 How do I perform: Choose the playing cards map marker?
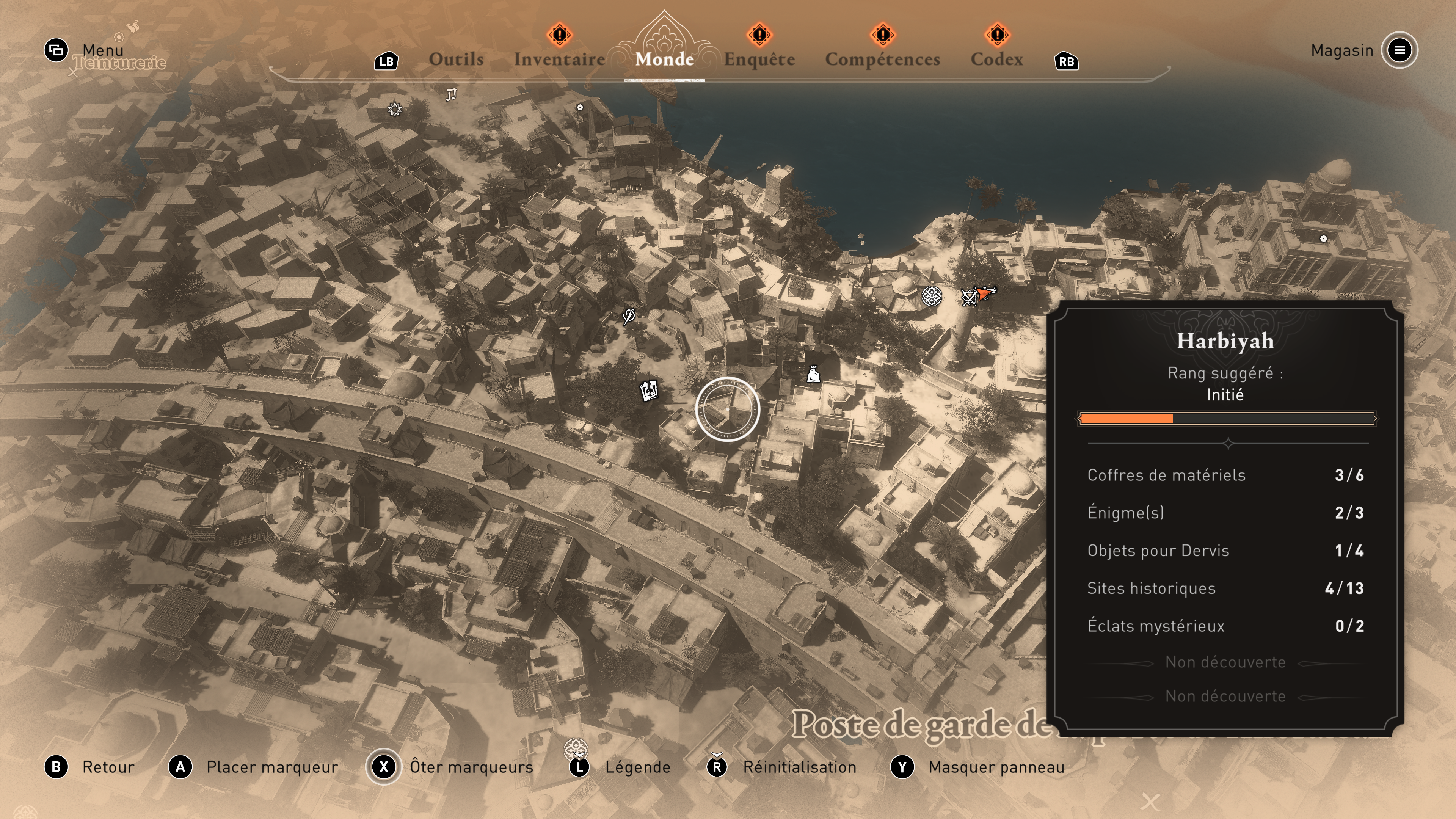pos(649,390)
